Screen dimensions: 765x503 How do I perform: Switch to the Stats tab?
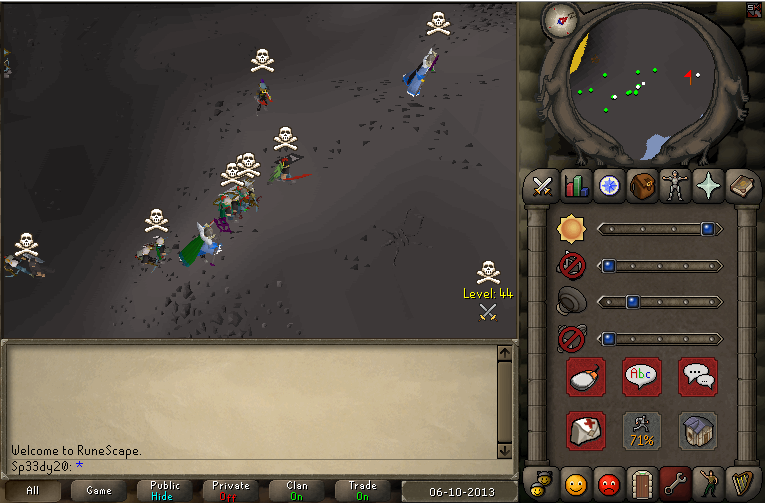[x=575, y=186]
